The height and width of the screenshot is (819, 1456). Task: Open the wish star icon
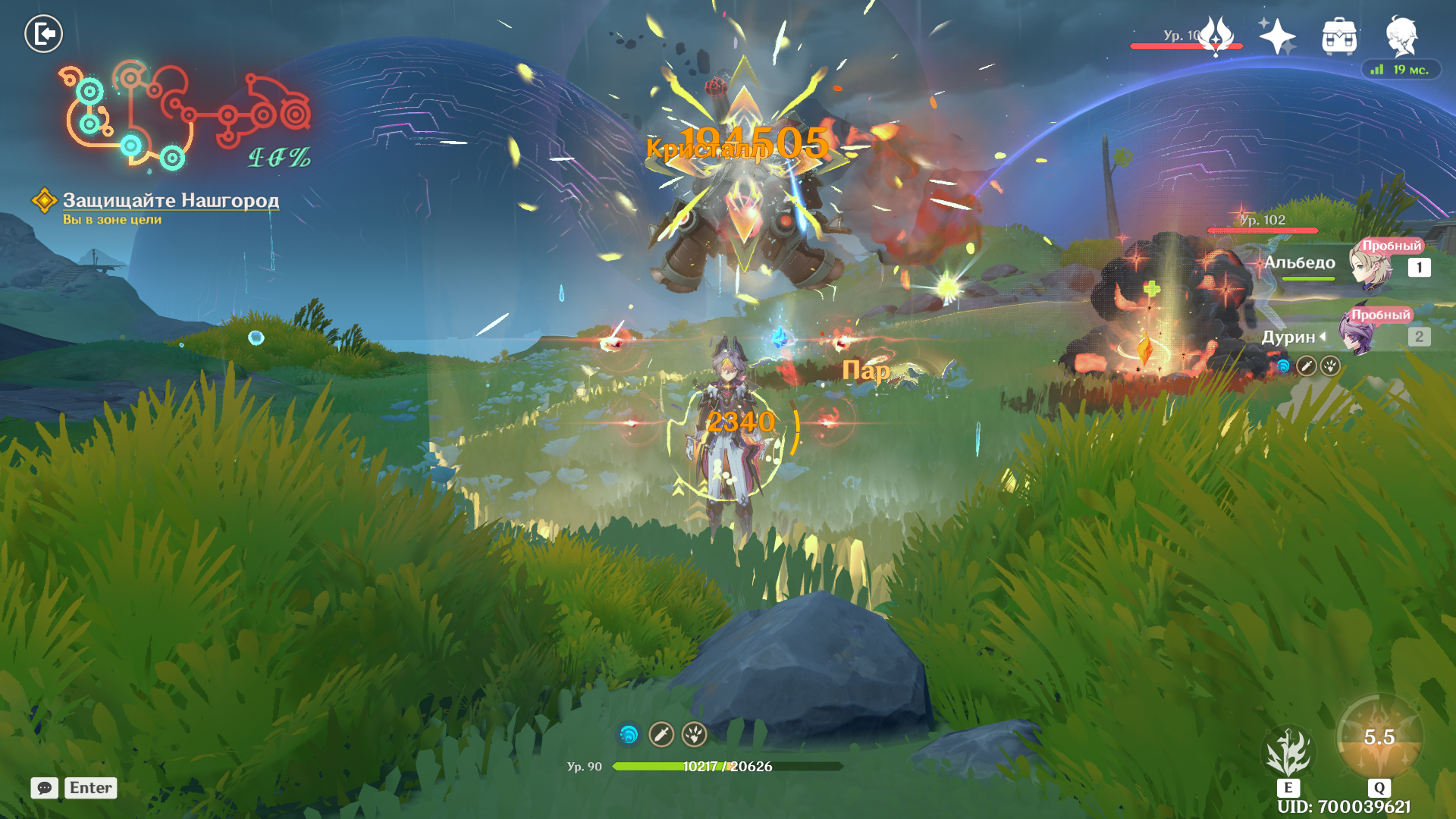tap(1277, 36)
